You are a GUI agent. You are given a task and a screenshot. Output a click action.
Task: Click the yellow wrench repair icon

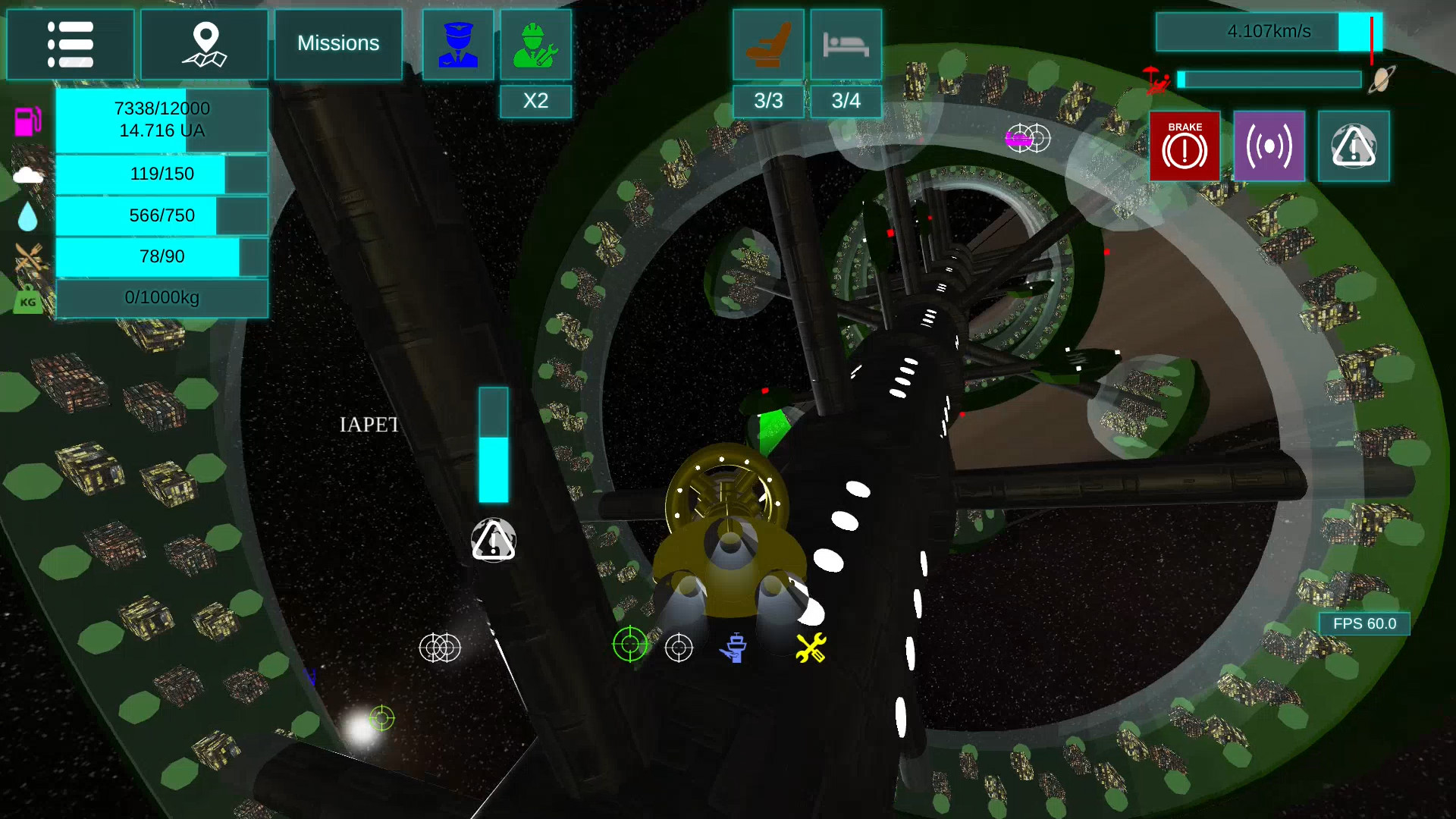click(x=811, y=648)
